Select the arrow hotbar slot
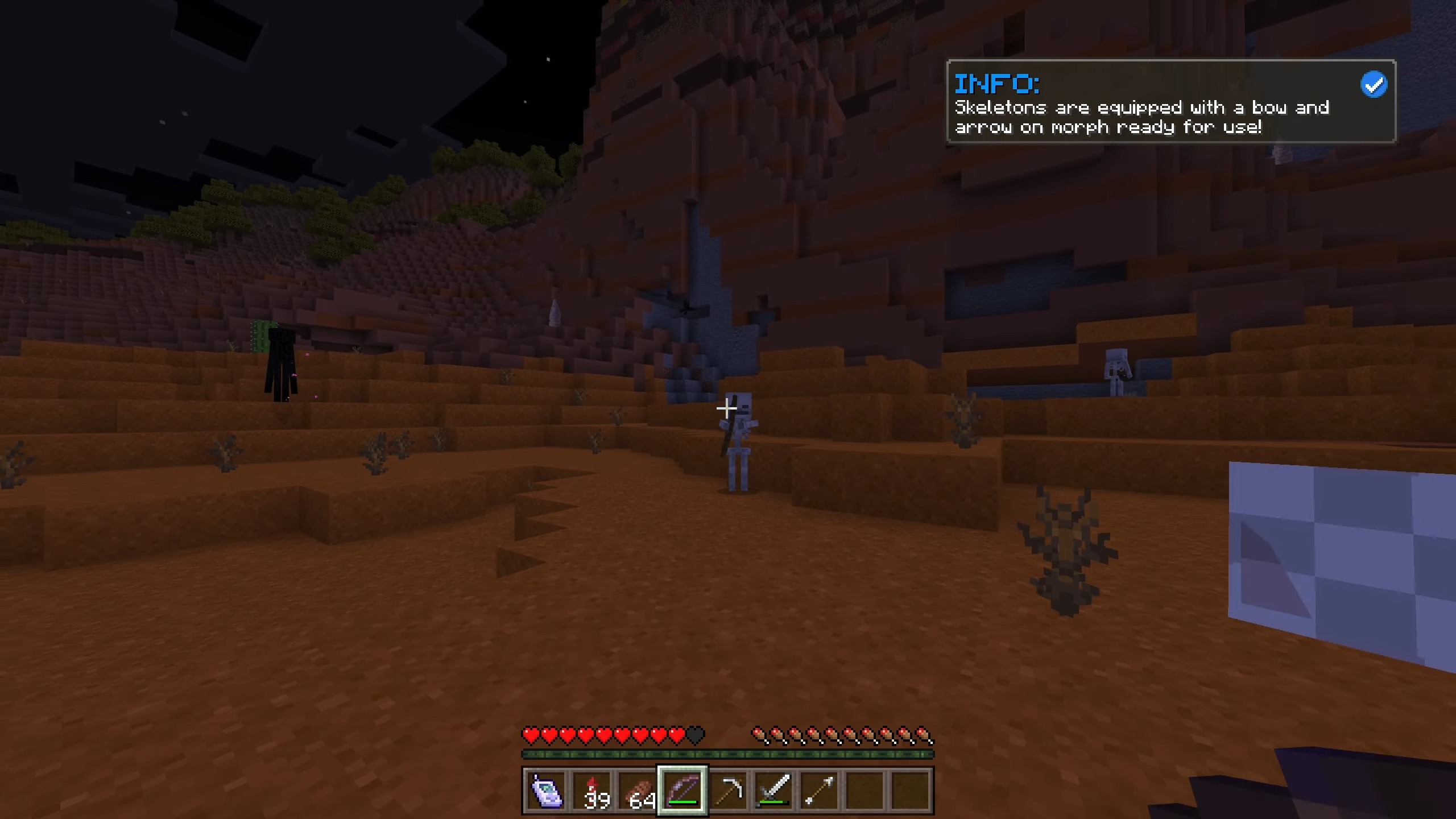1456x819 pixels. tap(819, 791)
